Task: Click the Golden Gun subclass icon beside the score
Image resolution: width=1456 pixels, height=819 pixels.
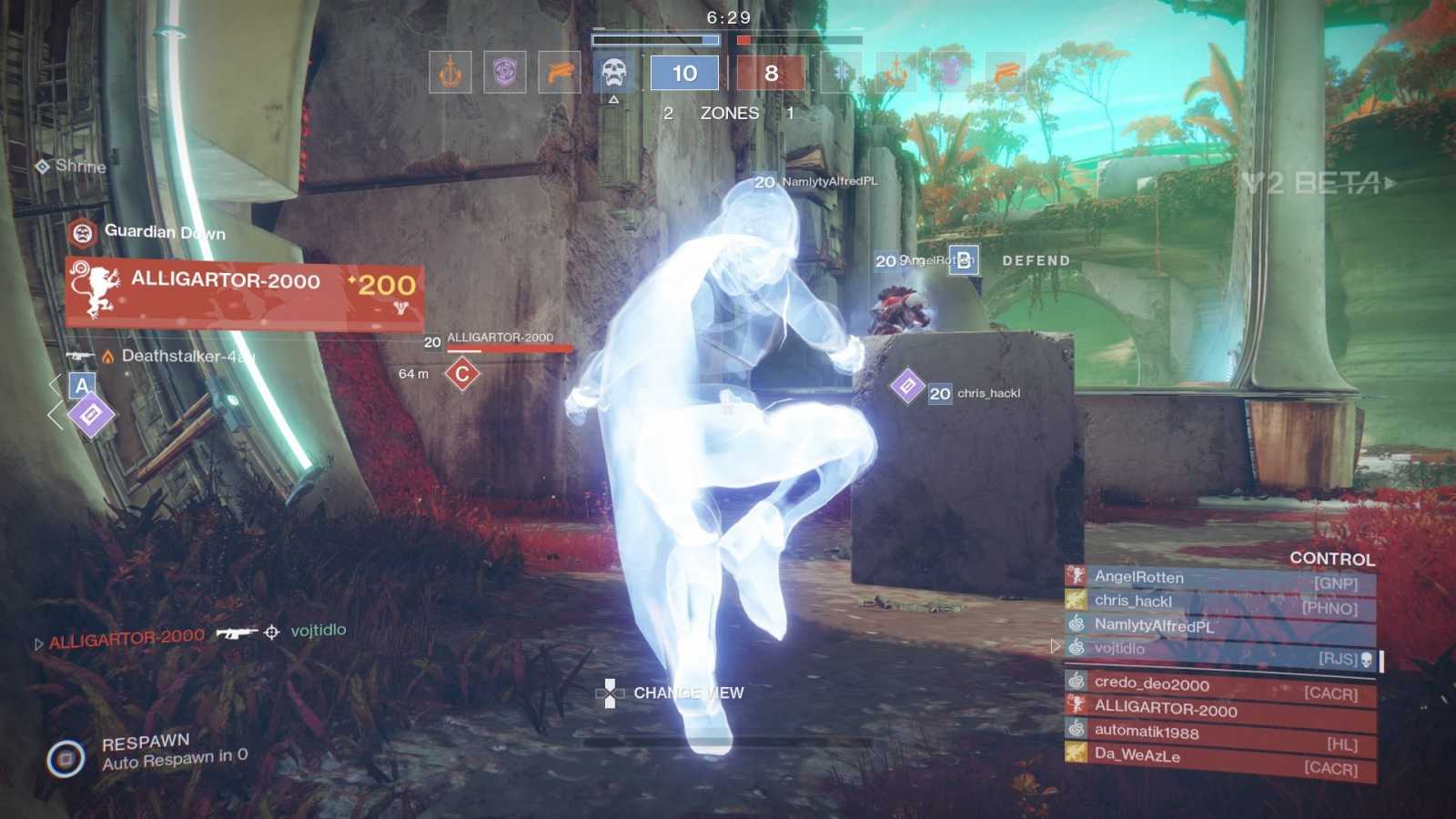Action: 559,73
